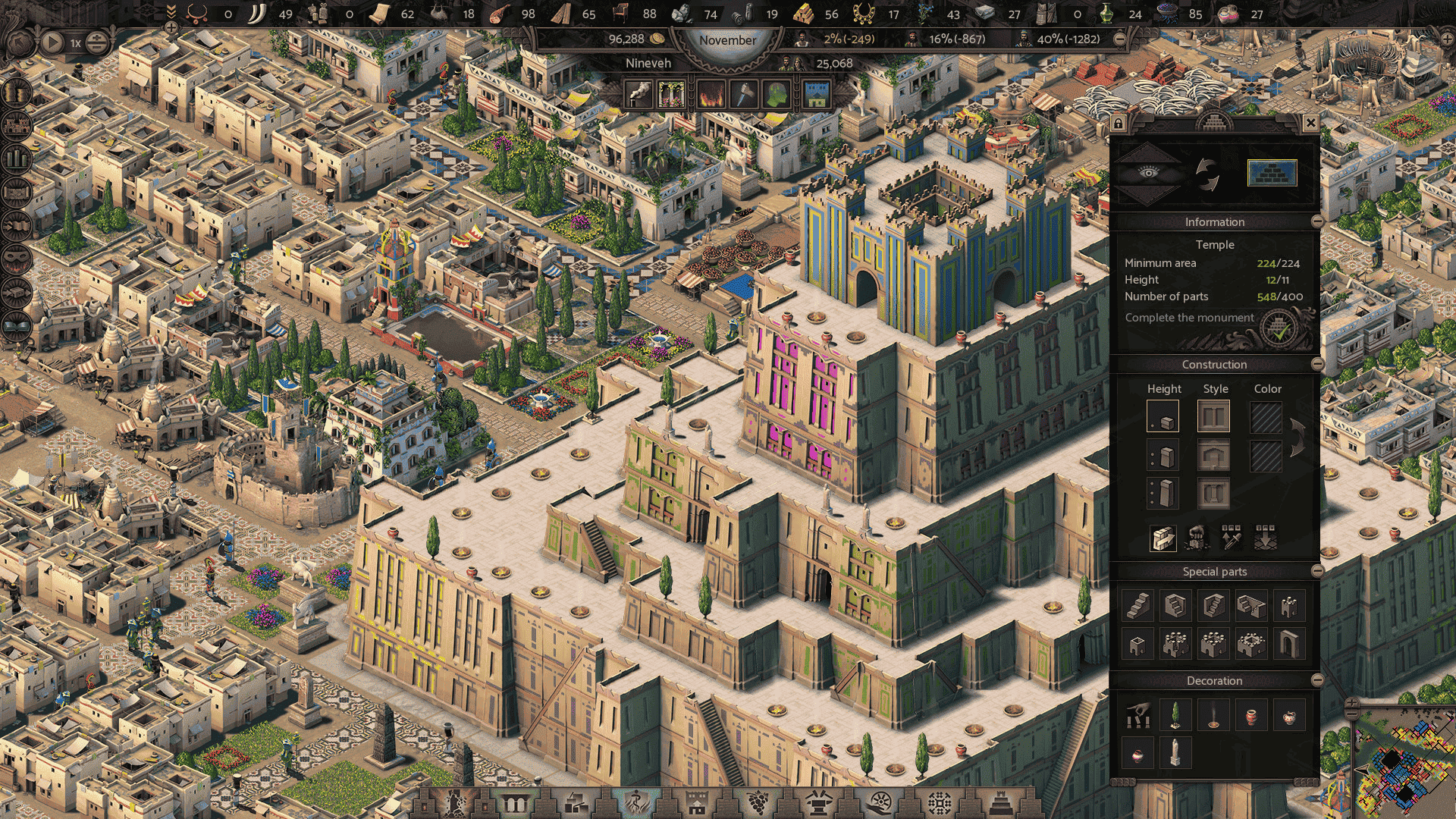This screenshot has width=1456, height=819.
Task: Select the plain staircase special part
Action: (1137, 605)
